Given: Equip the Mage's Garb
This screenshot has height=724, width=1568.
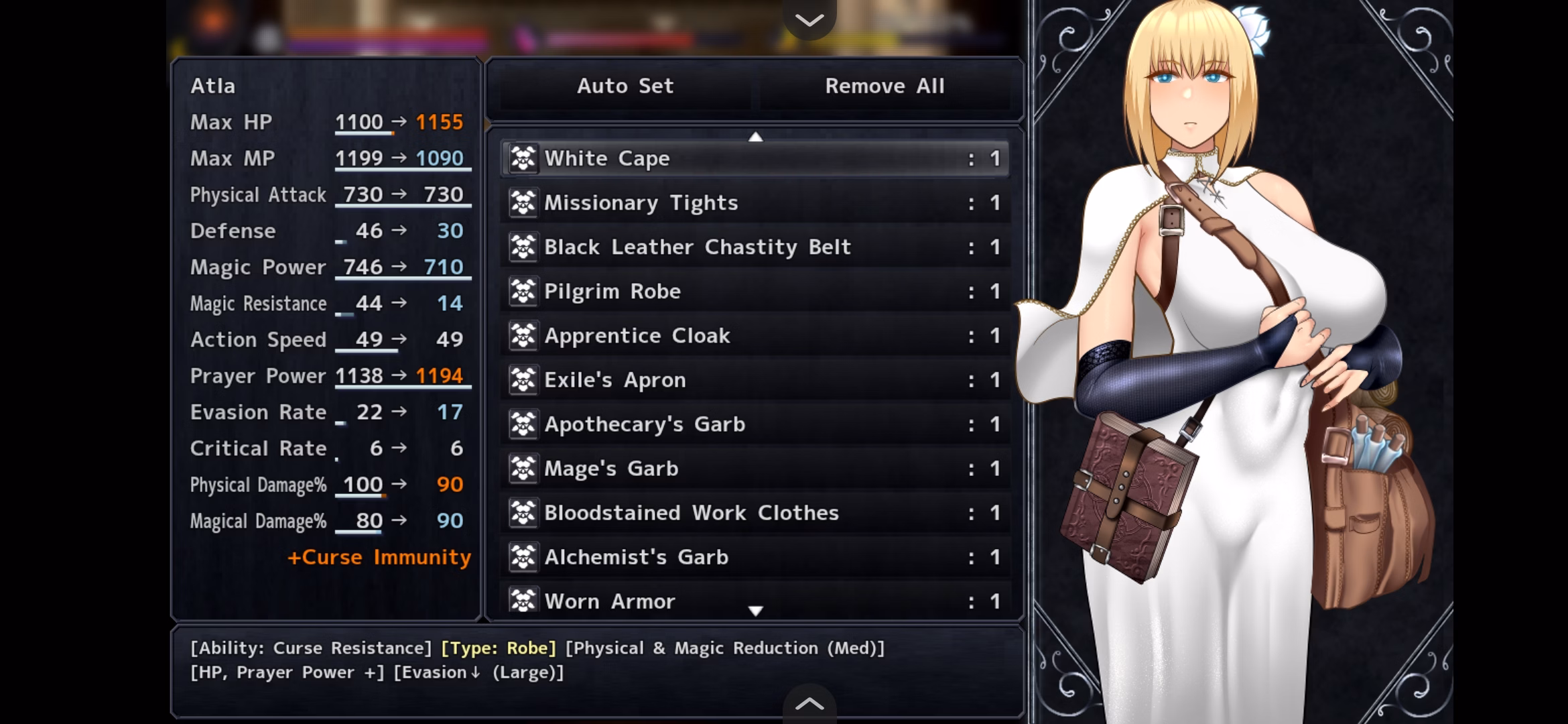Looking at the screenshot, I should pyautogui.click(x=755, y=469).
